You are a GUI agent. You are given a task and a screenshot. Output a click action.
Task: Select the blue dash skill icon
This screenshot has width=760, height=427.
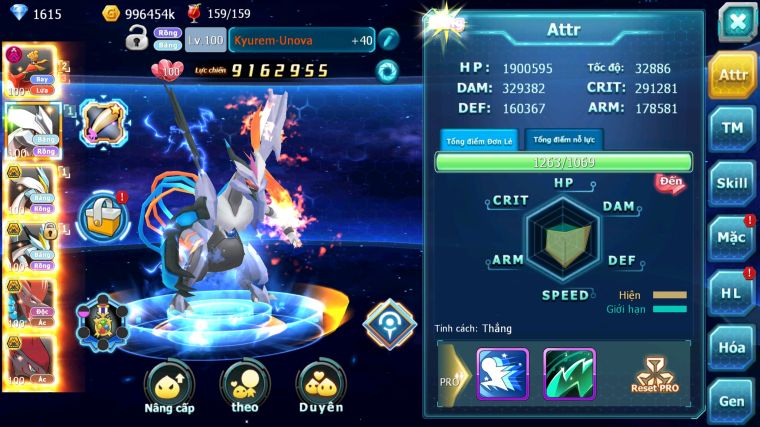(x=502, y=373)
